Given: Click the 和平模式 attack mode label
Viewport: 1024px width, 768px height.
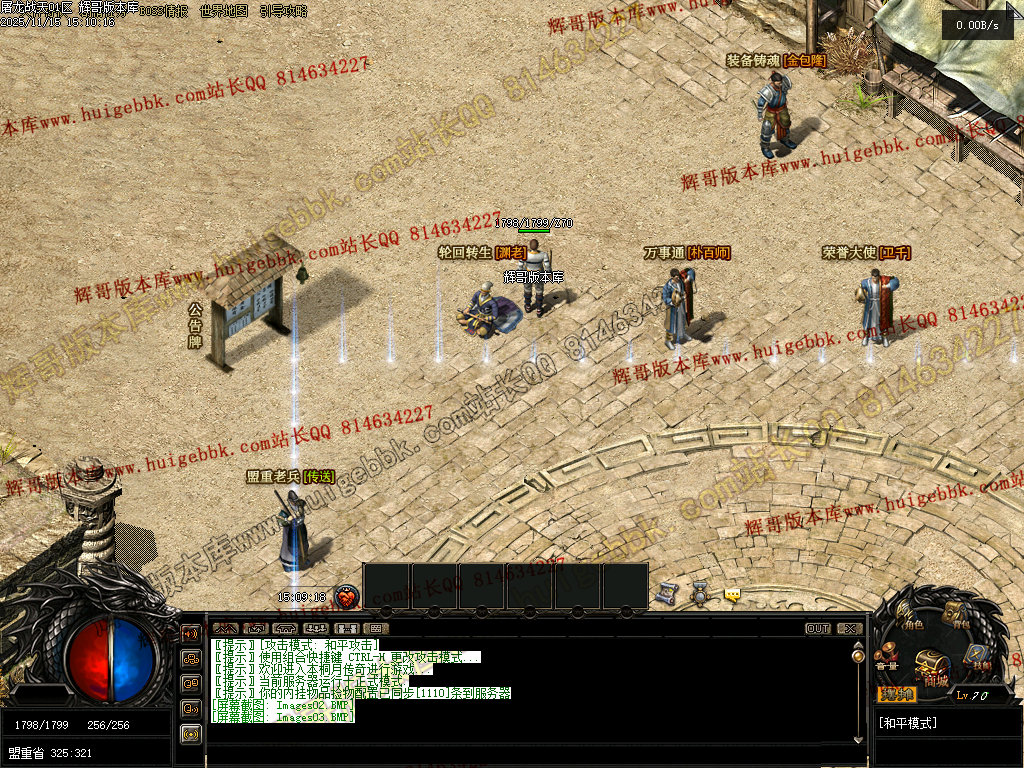Looking at the screenshot, I should tap(908, 722).
